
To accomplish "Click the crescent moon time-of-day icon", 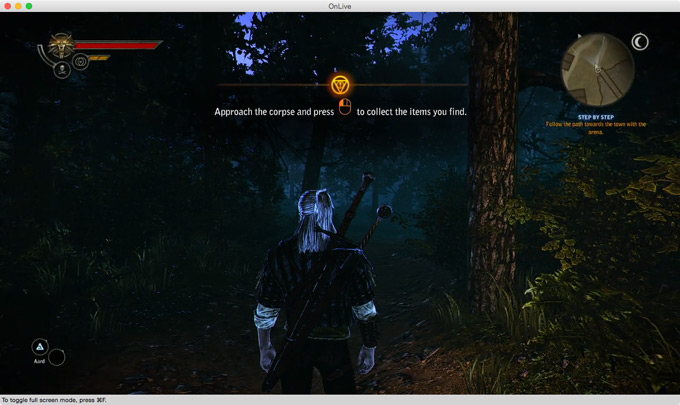I will [x=640, y=42].
